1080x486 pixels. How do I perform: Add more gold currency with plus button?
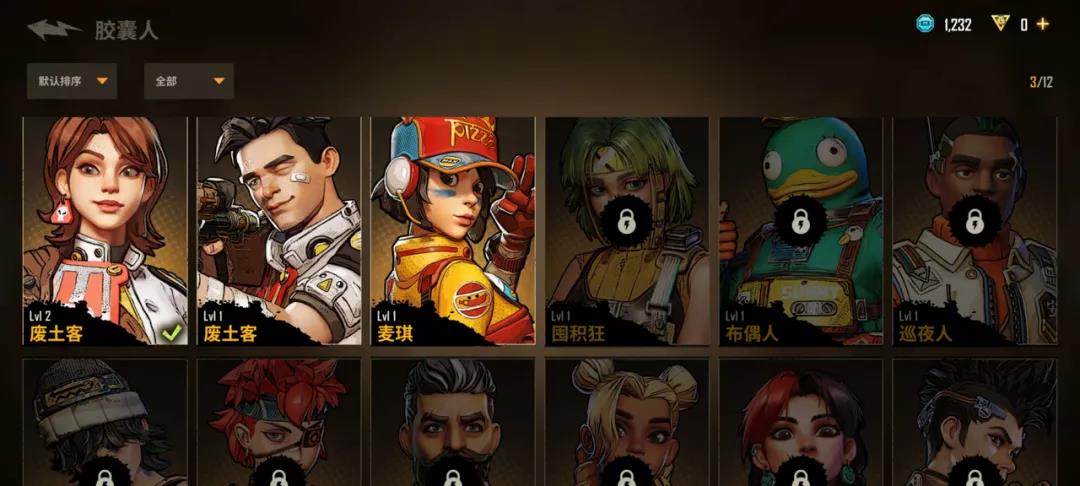tap(1043, 25)
